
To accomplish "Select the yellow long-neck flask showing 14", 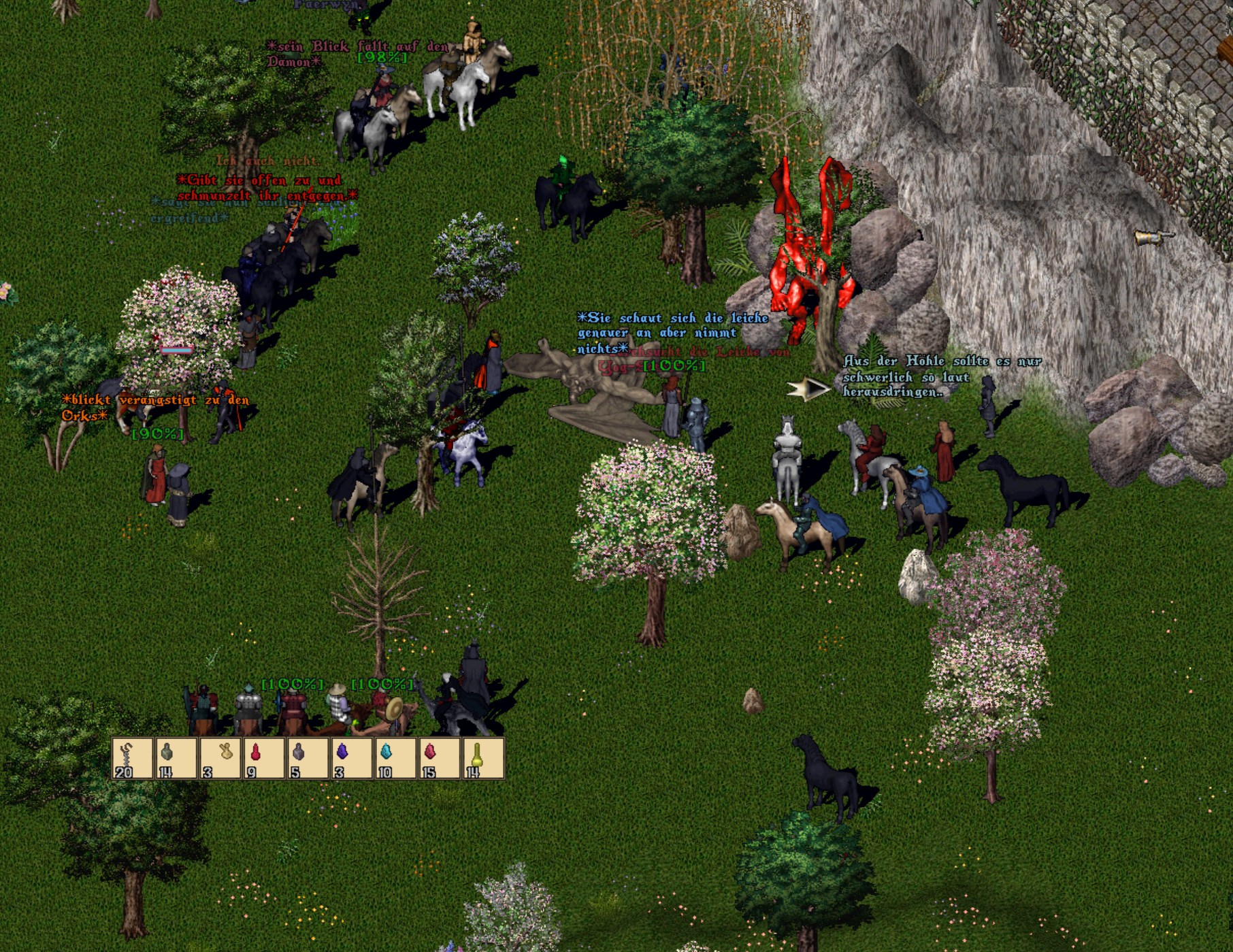I will pyautogui.click(x=482, y=757).
